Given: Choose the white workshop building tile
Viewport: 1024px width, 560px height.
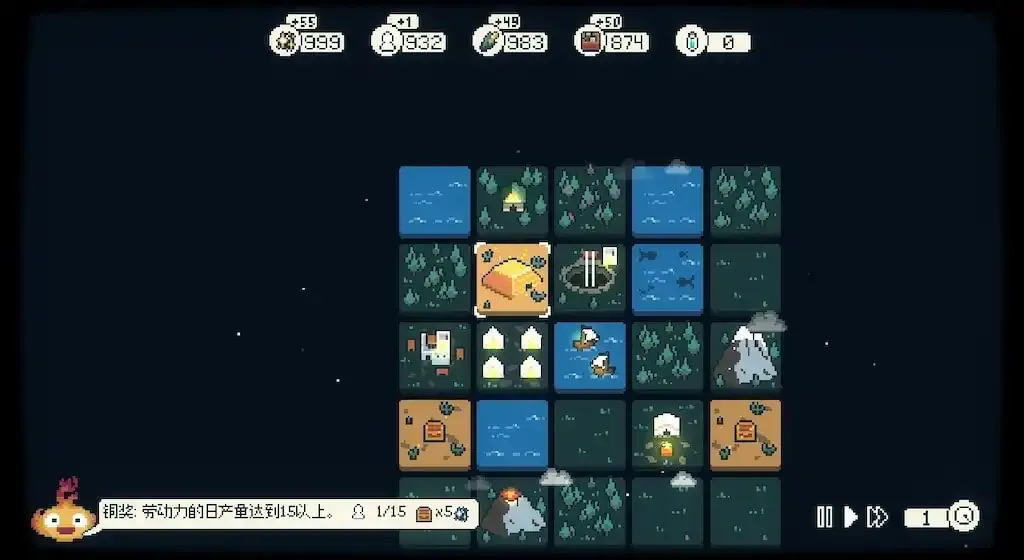Looking at the screenshot, I should (x=434, y=356).
